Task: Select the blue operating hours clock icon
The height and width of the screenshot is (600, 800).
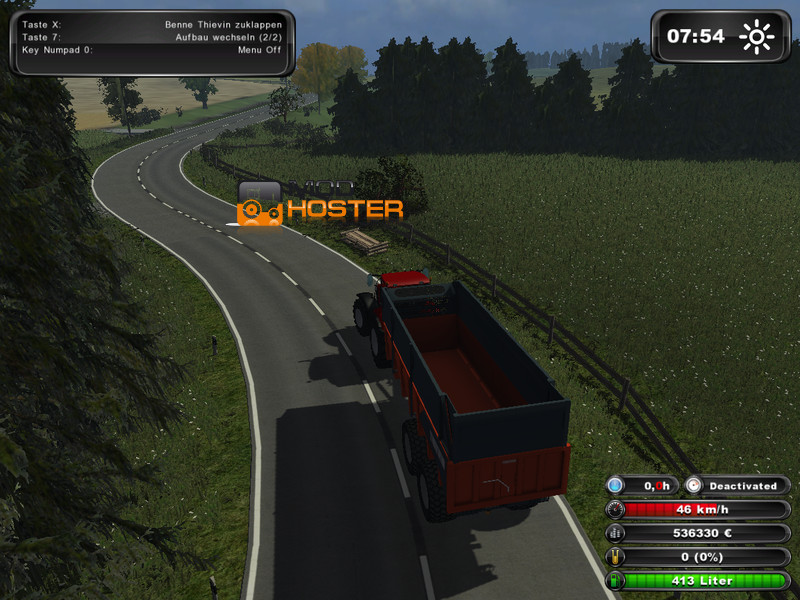Action: coord(616,485)
